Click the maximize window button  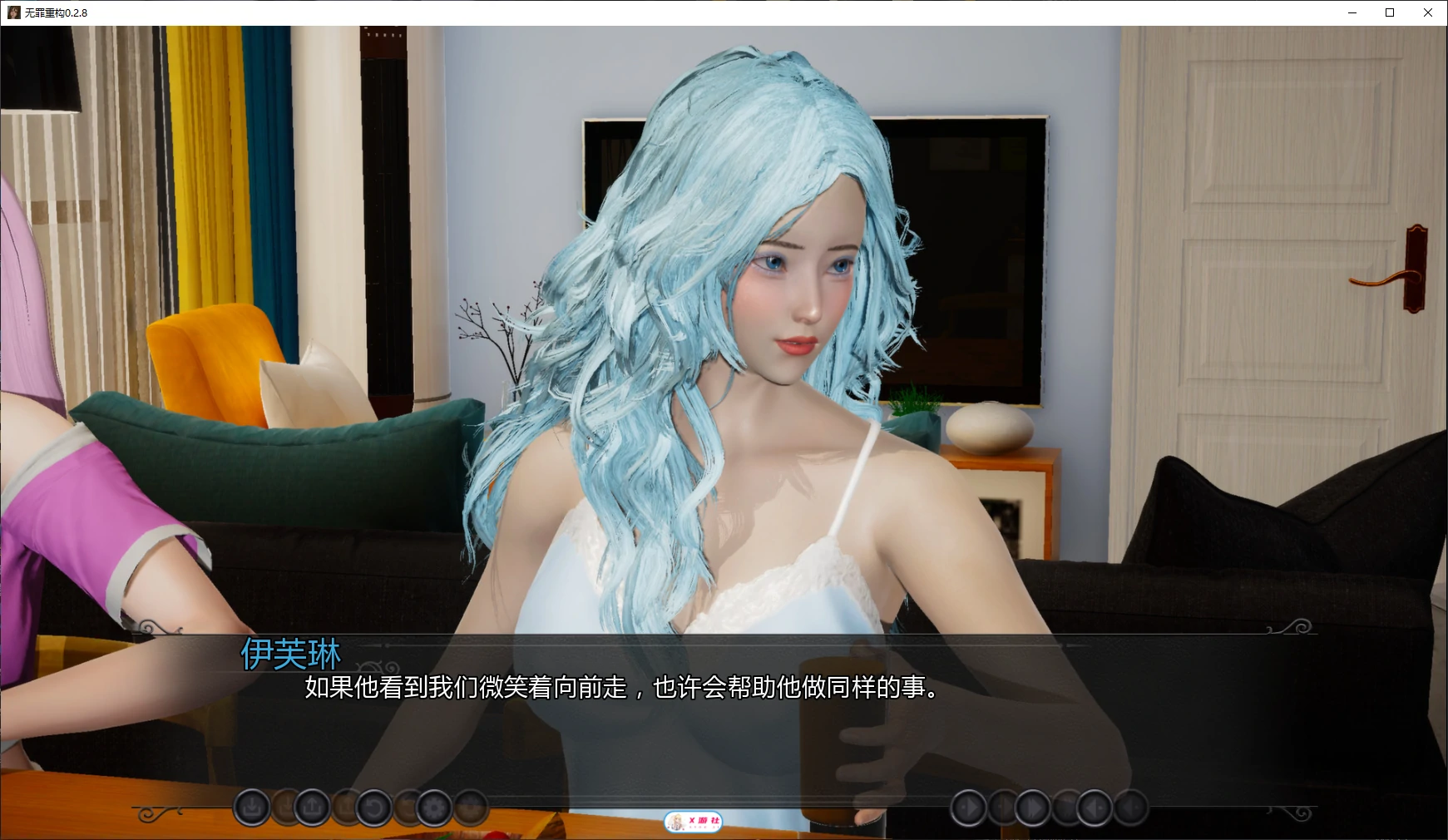[x=1388, y=12]
